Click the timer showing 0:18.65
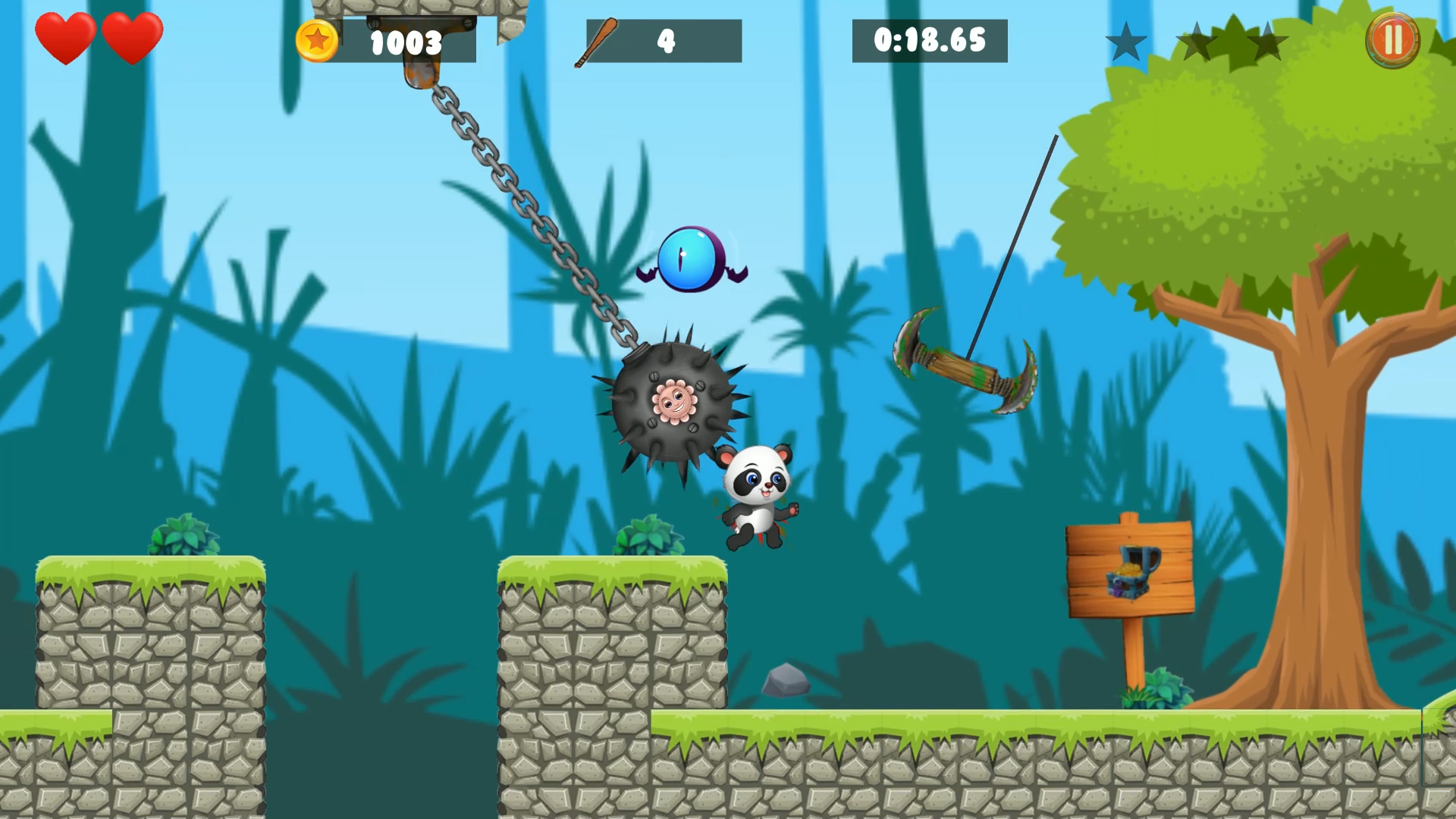The image size is (1456, 819). click(929, 42)
